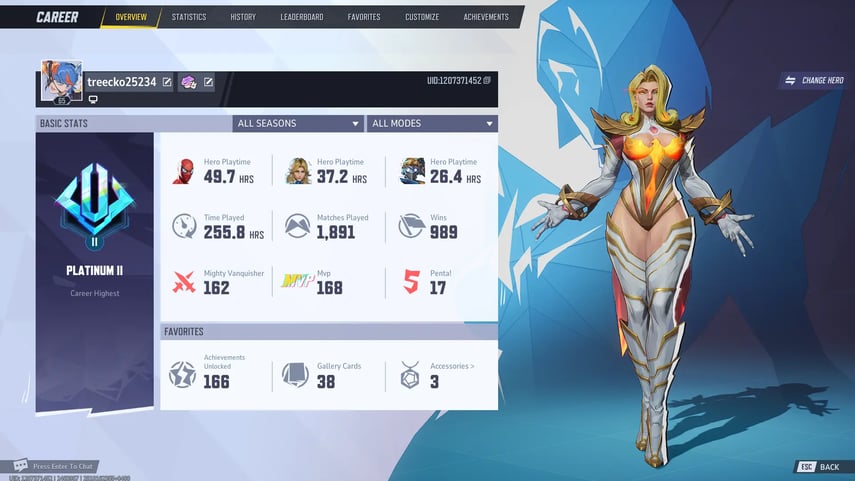
Task: Go back using the Back button
Action: tap(819, 467)
